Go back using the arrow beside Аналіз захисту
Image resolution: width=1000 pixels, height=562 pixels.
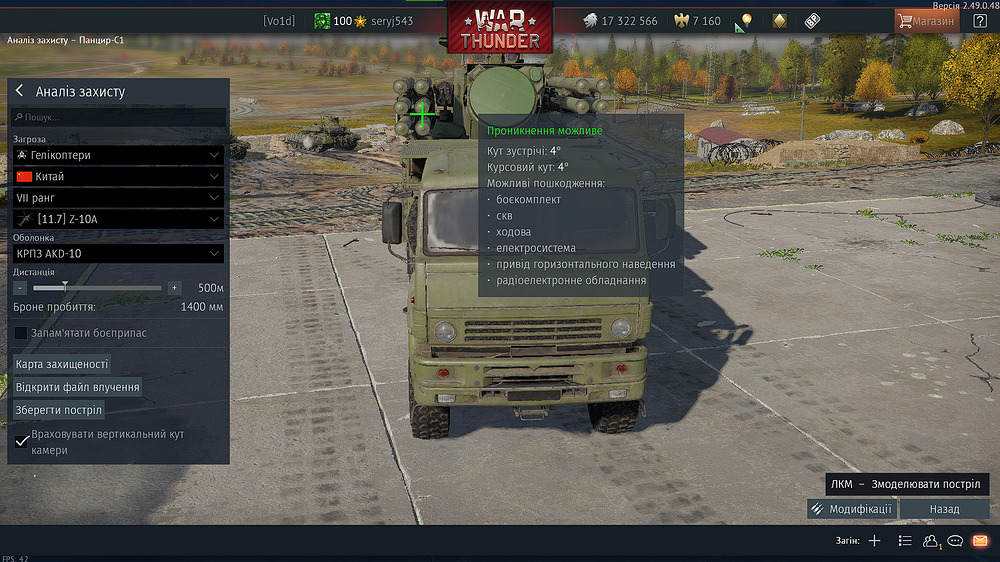tap(19, 91)
